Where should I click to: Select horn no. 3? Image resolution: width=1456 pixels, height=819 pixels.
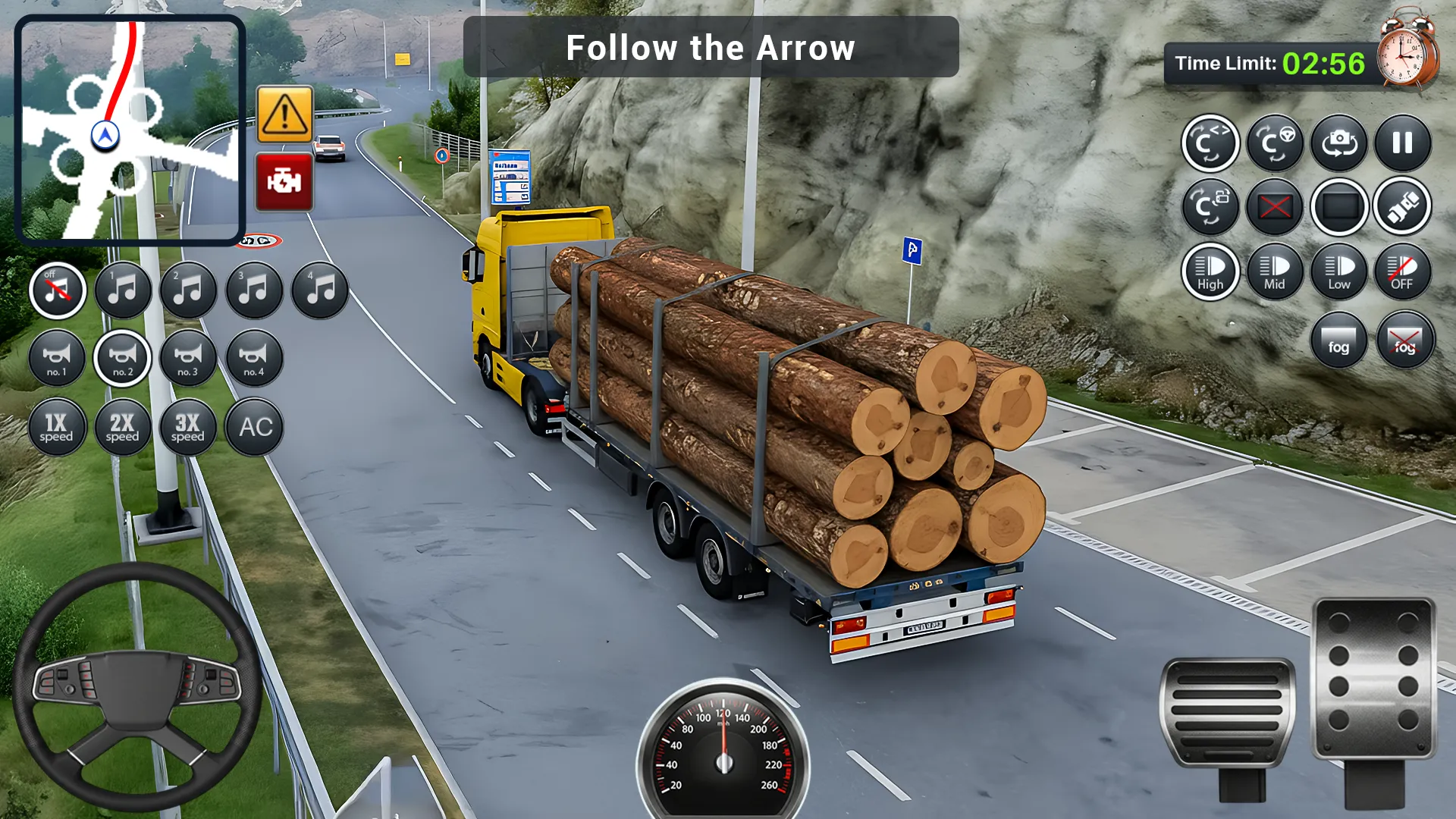pos(188,359)
